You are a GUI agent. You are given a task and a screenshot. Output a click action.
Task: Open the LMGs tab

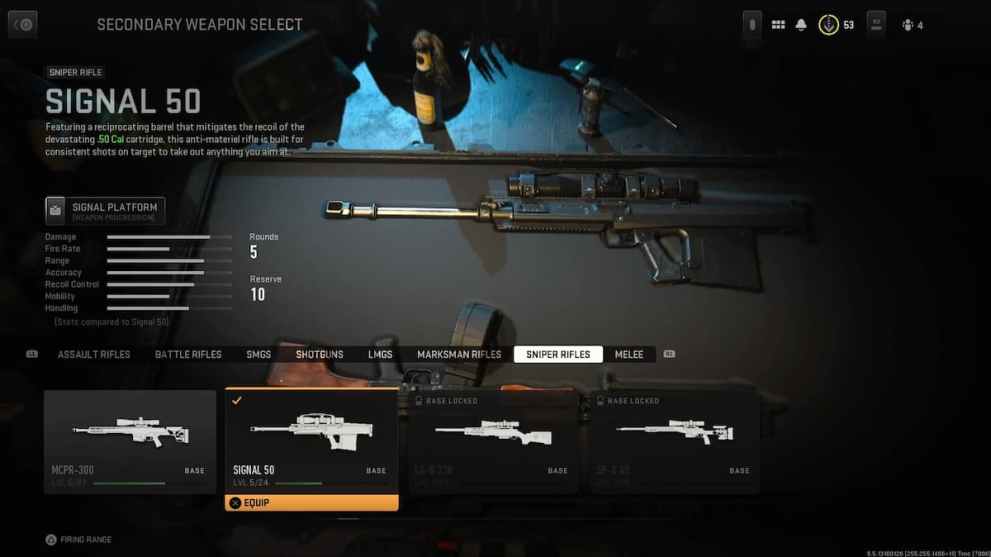[380, 355]
